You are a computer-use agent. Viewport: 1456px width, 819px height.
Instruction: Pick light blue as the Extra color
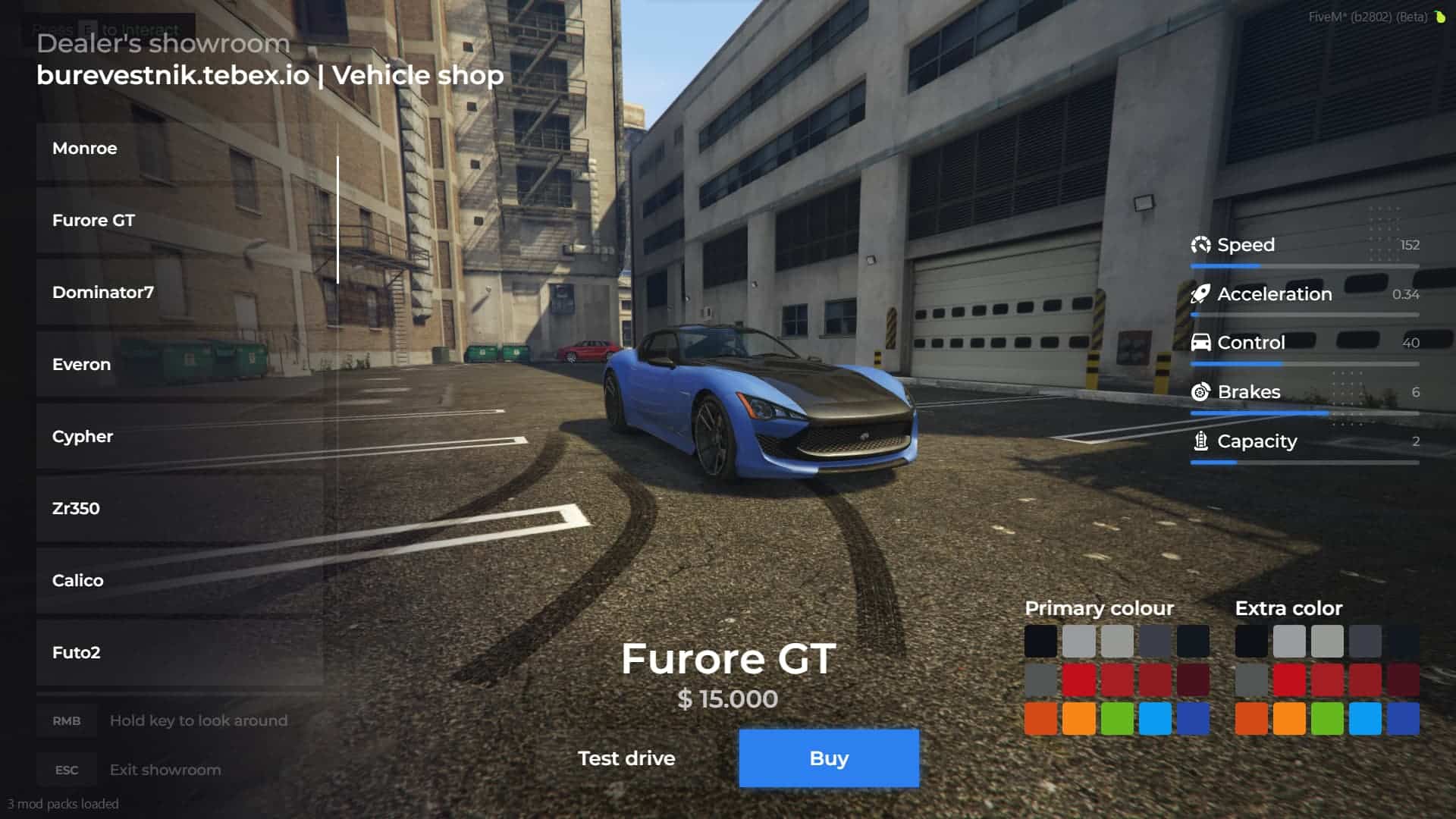tap(1366, 720)
